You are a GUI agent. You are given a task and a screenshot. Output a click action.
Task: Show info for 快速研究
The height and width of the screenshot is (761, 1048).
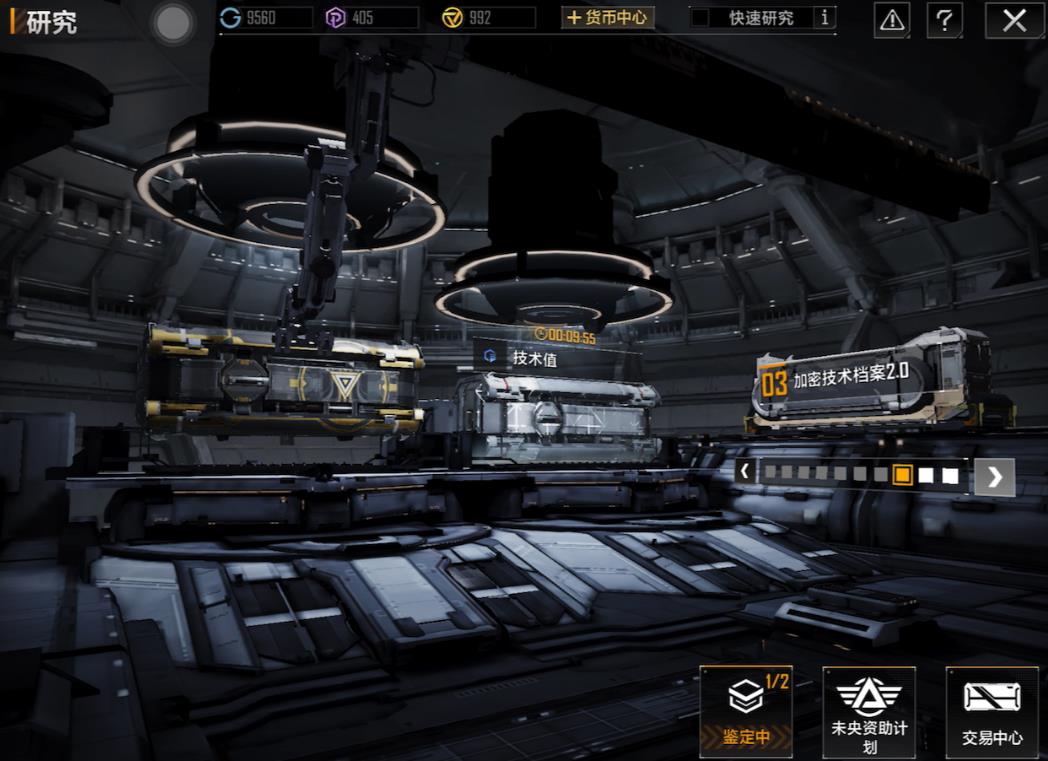tap(825, 18)
